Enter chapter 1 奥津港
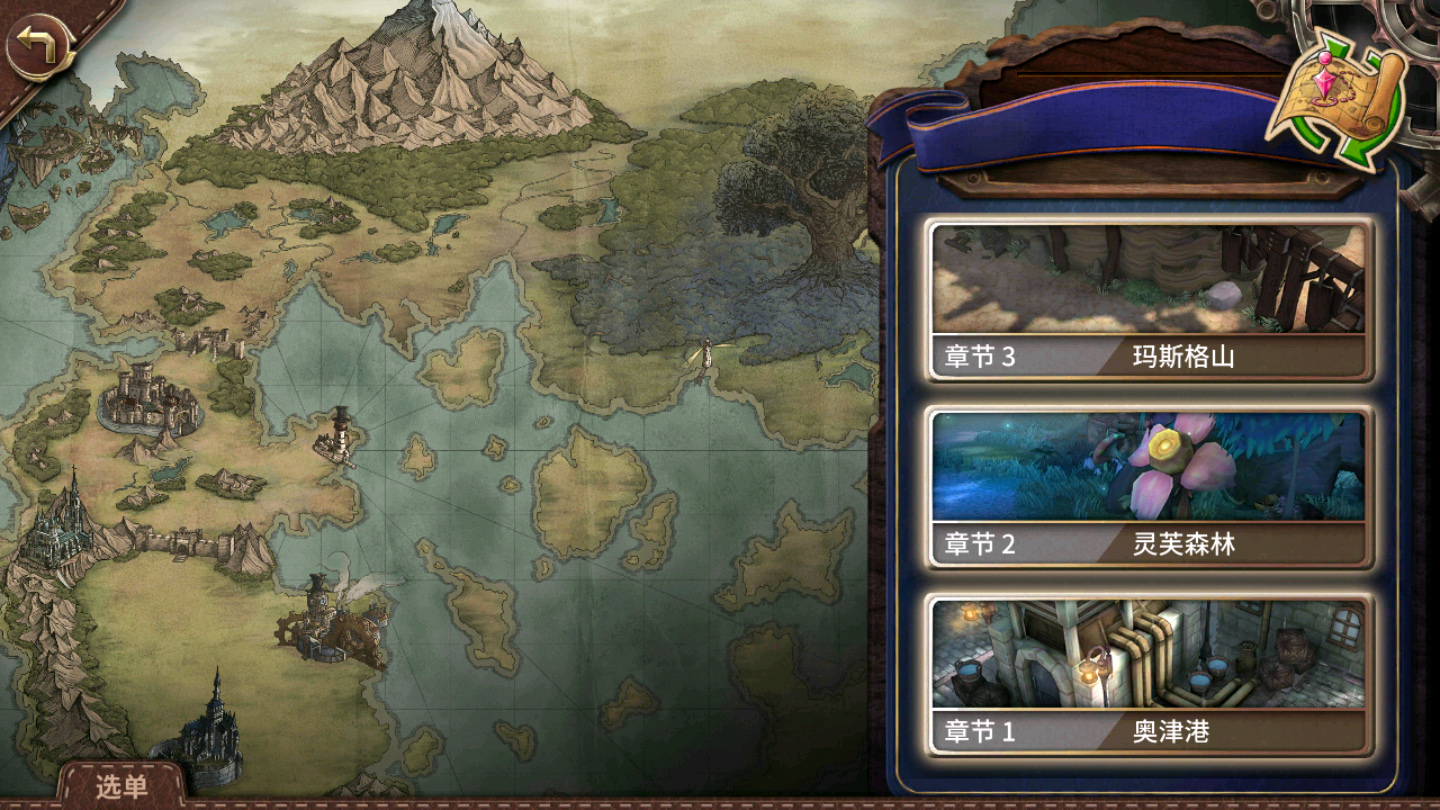This screenshot has height=810, width=1440. coord(1149,675)
